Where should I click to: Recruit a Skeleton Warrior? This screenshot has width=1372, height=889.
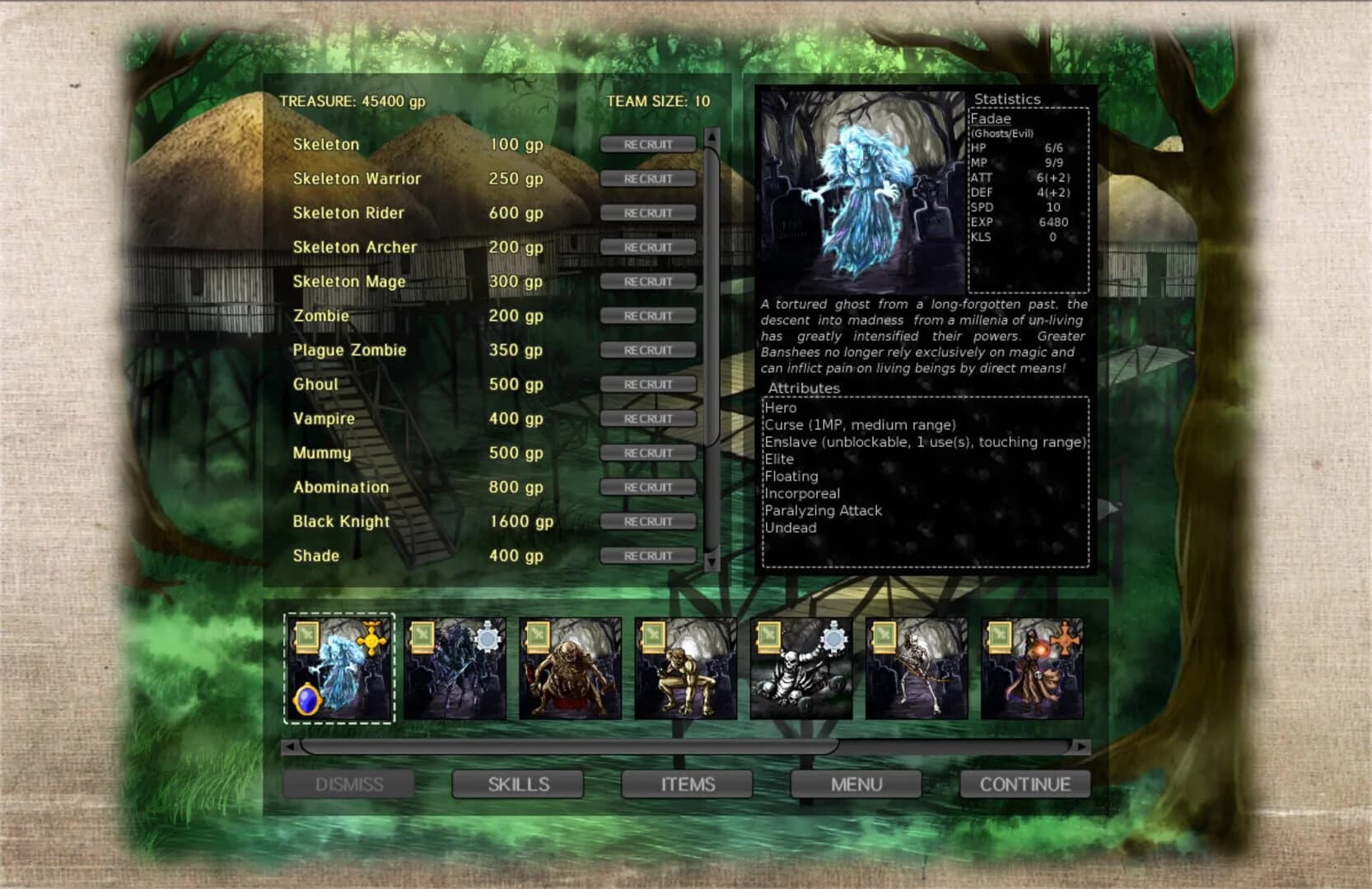click(647, 178)
